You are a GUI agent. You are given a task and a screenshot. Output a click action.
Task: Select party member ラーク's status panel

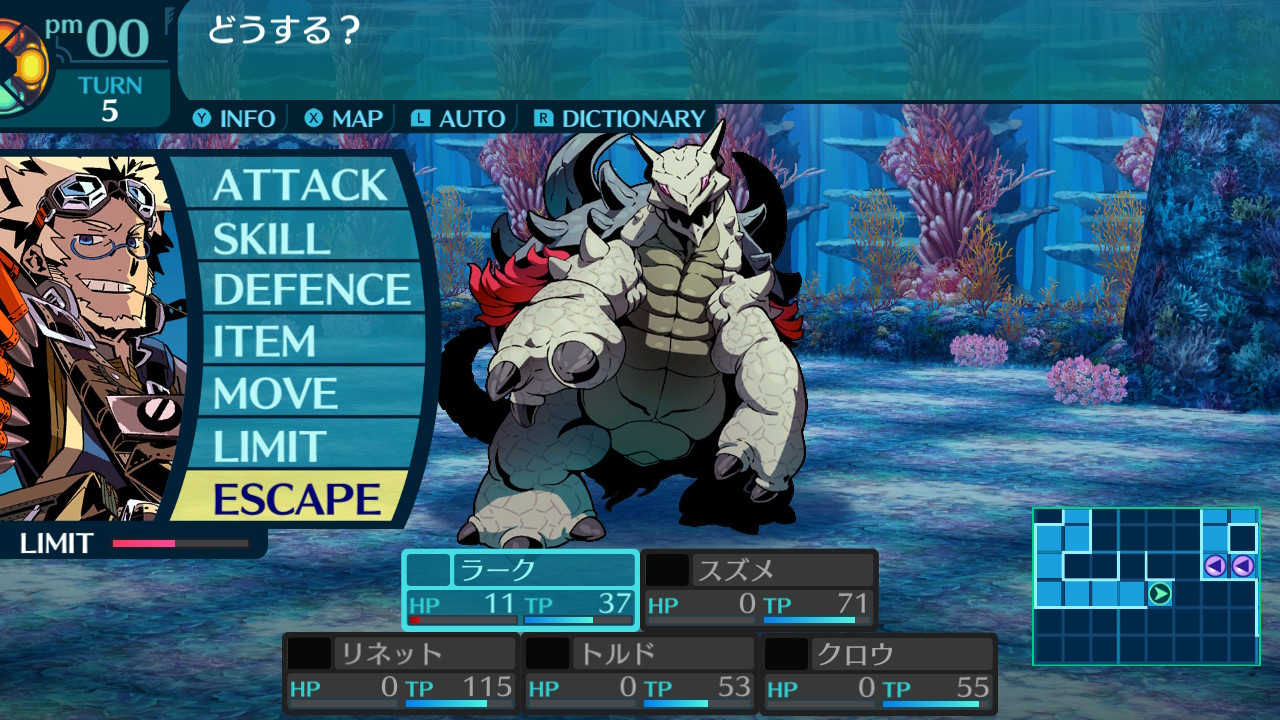pos(520,590)
